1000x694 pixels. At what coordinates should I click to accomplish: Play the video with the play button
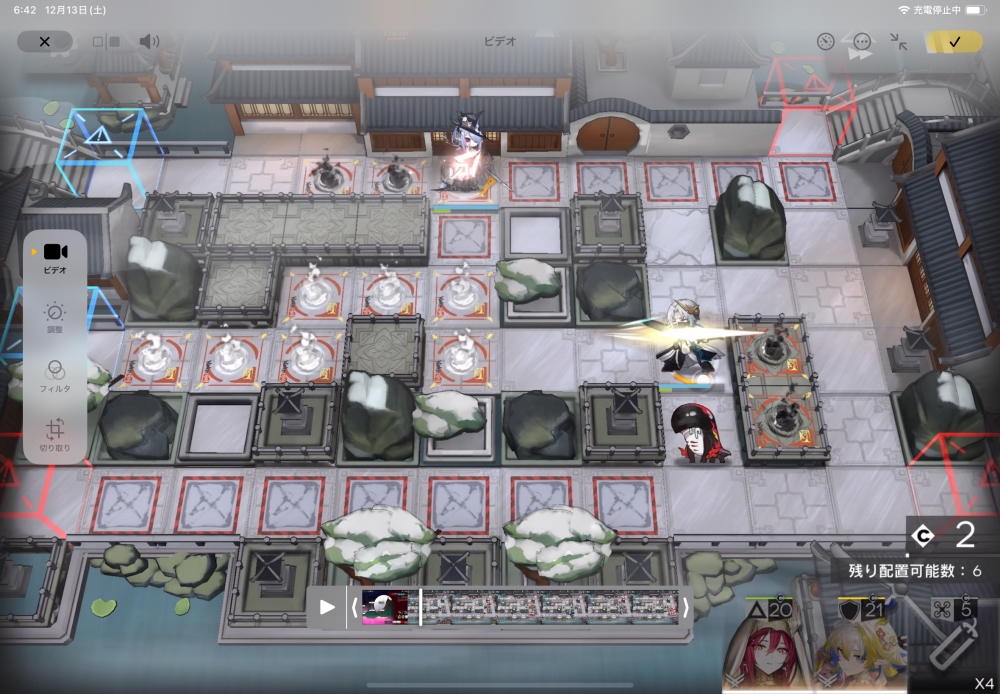[x=327, y=607]
